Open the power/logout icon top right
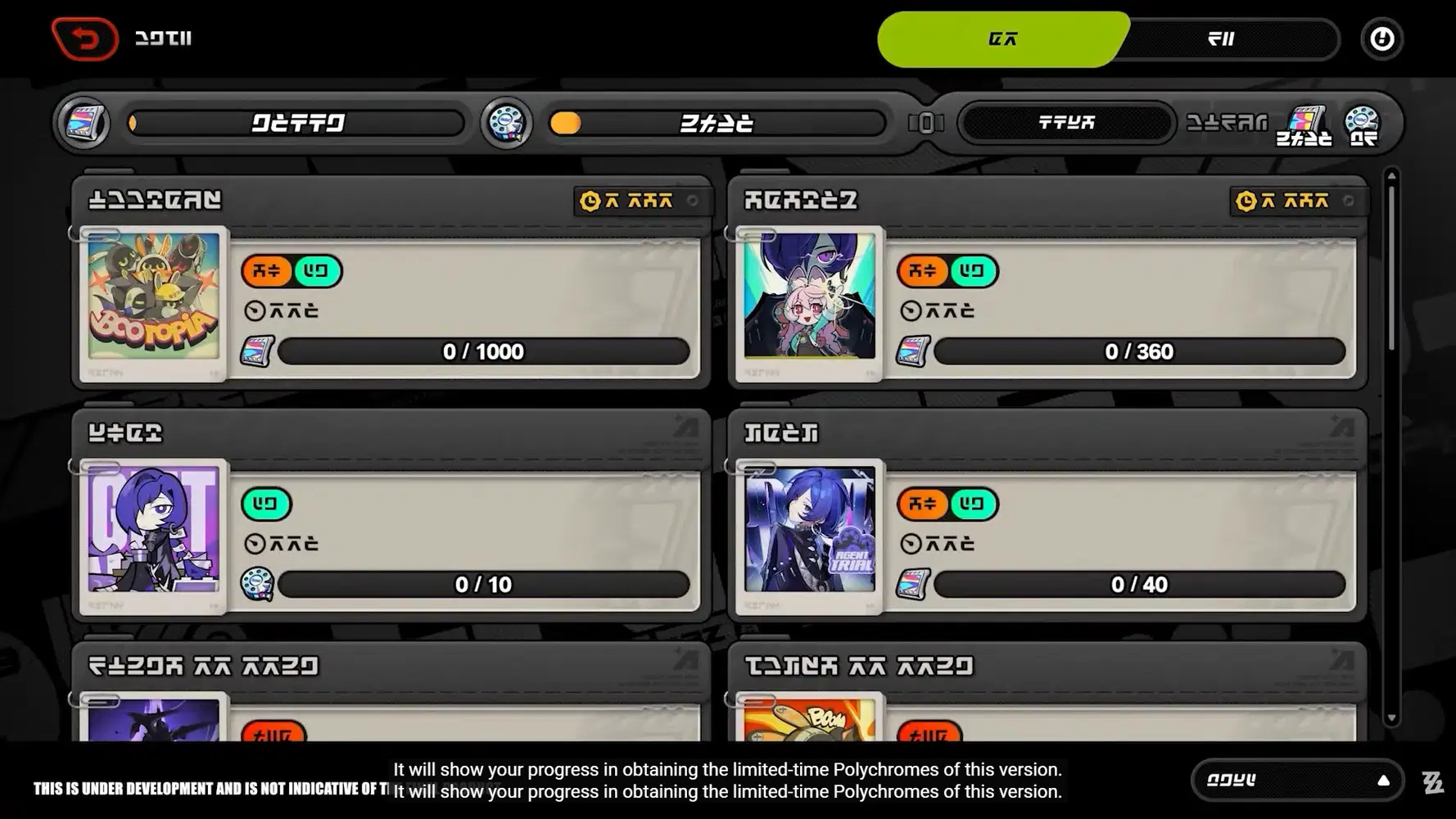 coord(1382,38)
